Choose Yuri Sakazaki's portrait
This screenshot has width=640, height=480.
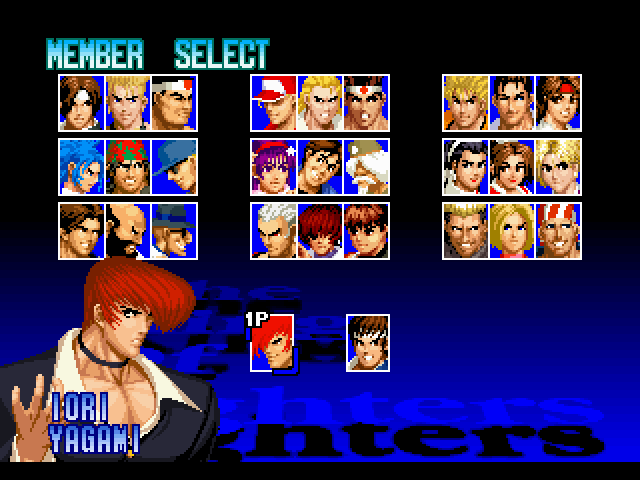pos(558,101)
